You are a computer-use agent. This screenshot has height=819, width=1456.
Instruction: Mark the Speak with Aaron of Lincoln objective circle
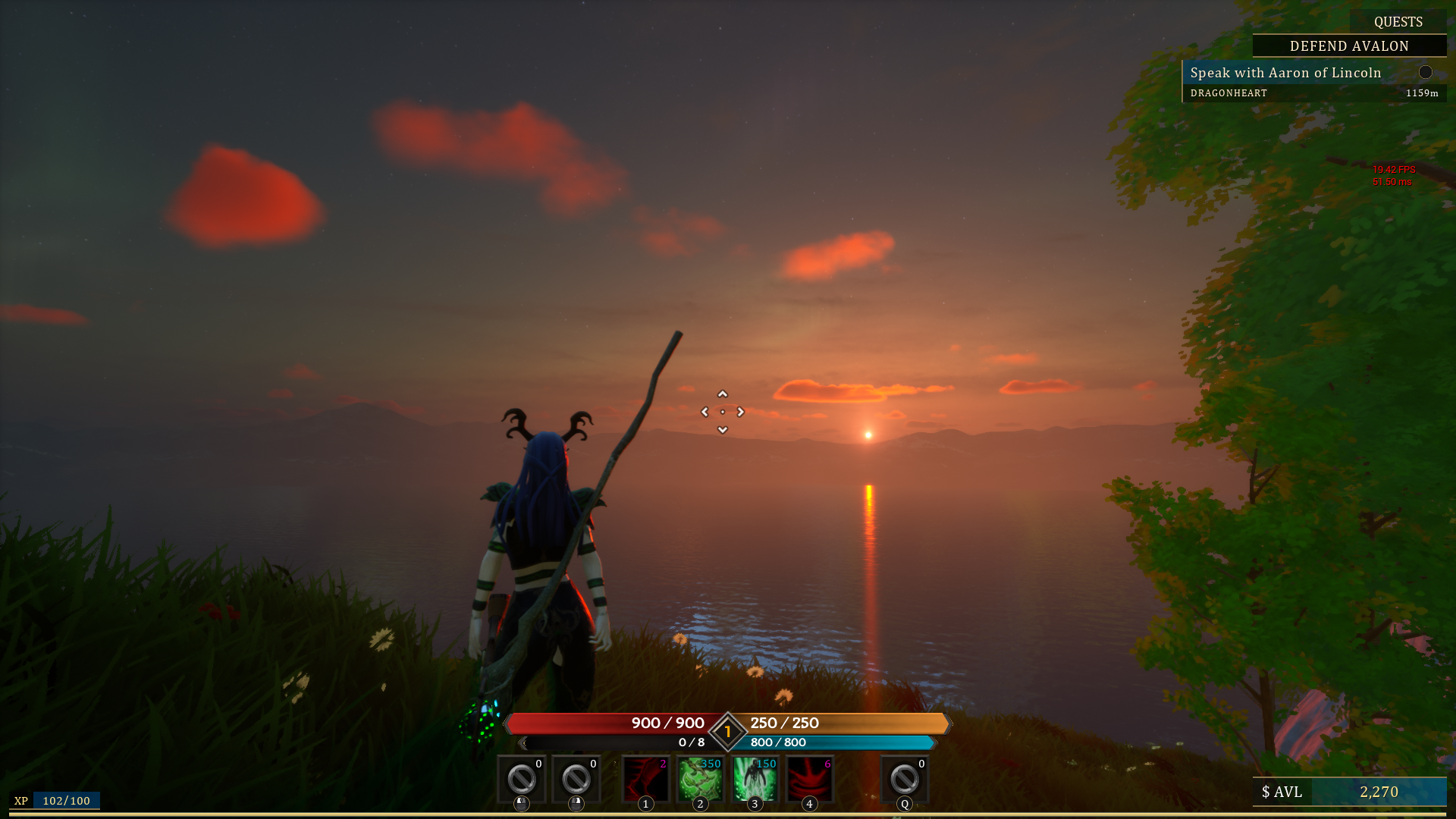pos(1426,72)
